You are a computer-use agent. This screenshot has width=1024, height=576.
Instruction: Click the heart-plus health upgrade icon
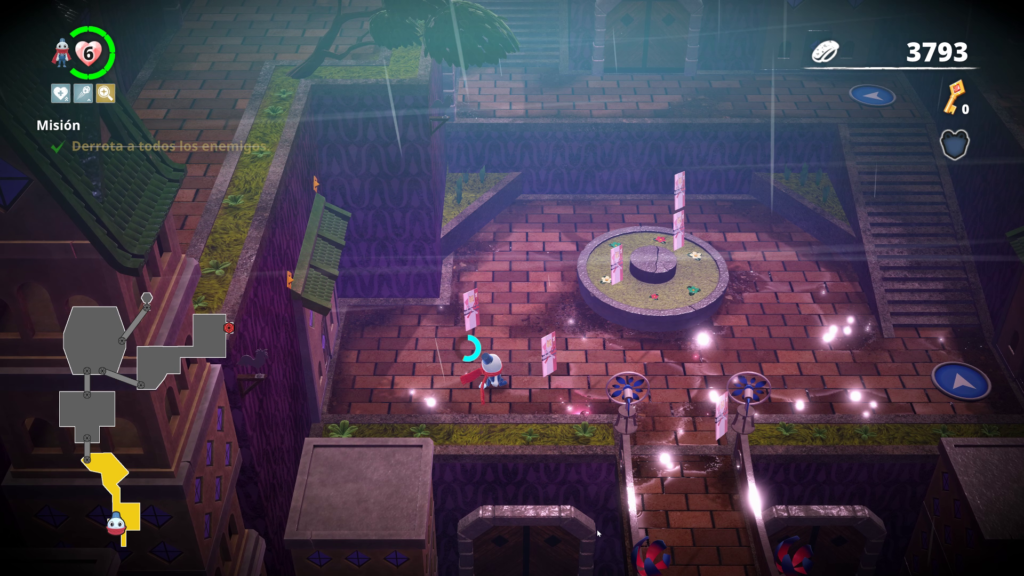(x=61, y=93)
